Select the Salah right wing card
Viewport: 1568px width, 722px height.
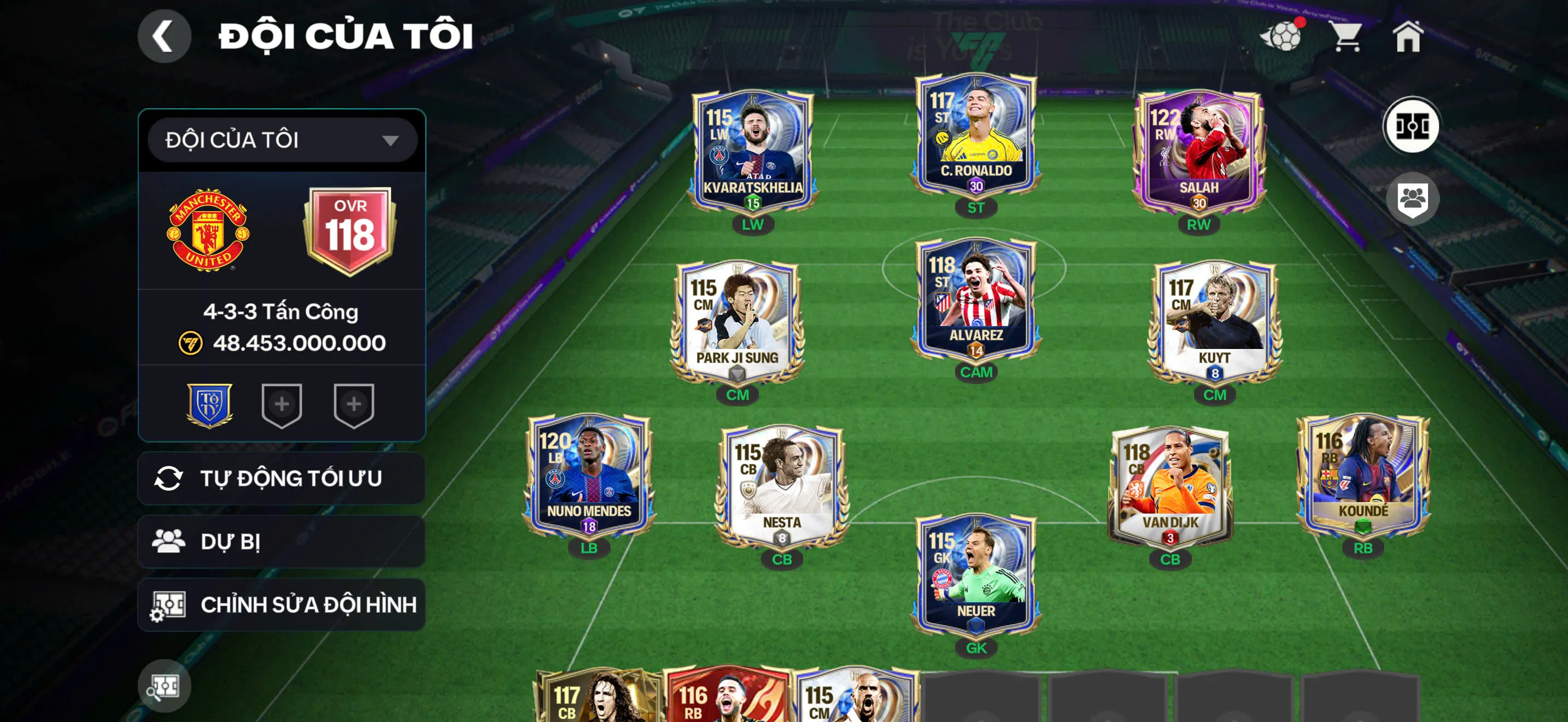click(1198, 152)
